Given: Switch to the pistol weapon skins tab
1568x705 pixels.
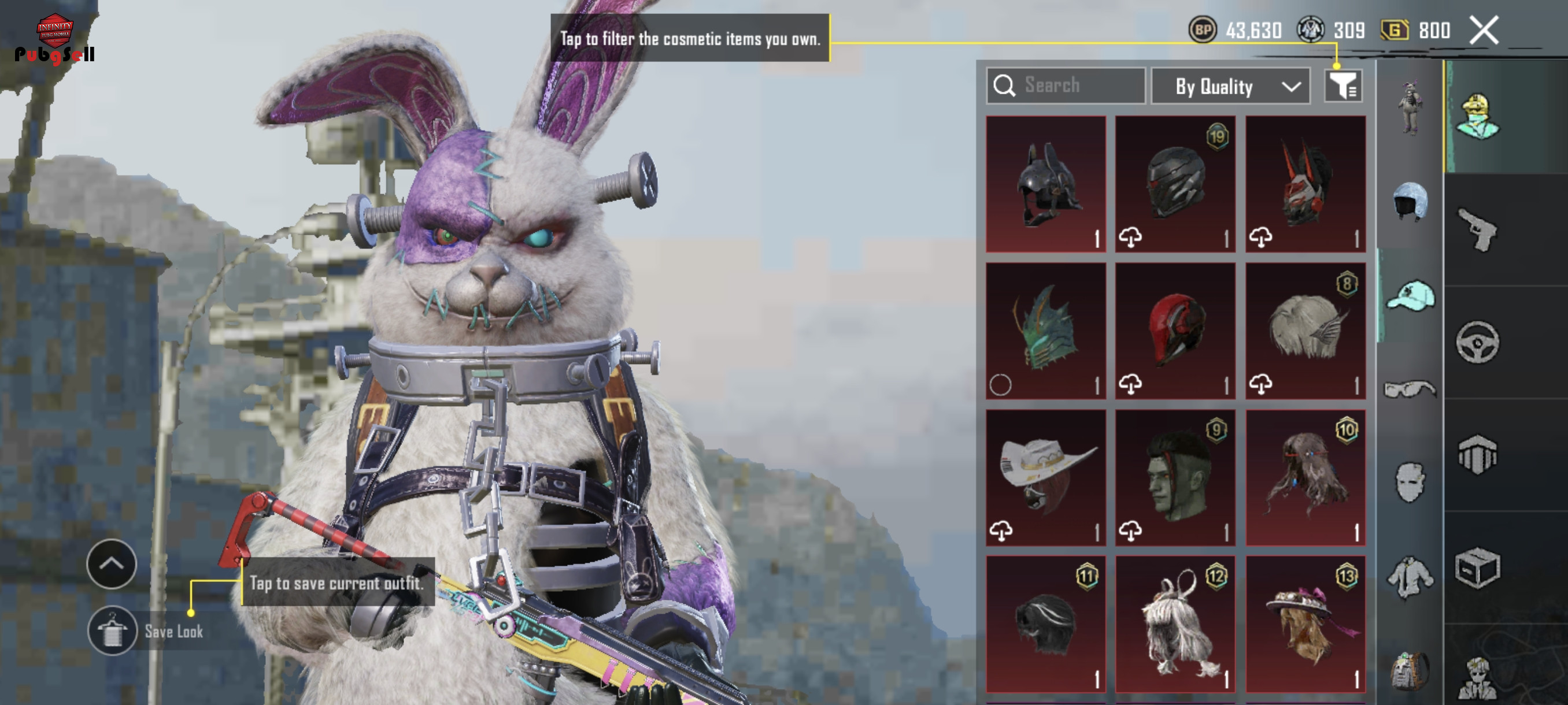Looking at the screenshot, I should (x=1477, y=230).
